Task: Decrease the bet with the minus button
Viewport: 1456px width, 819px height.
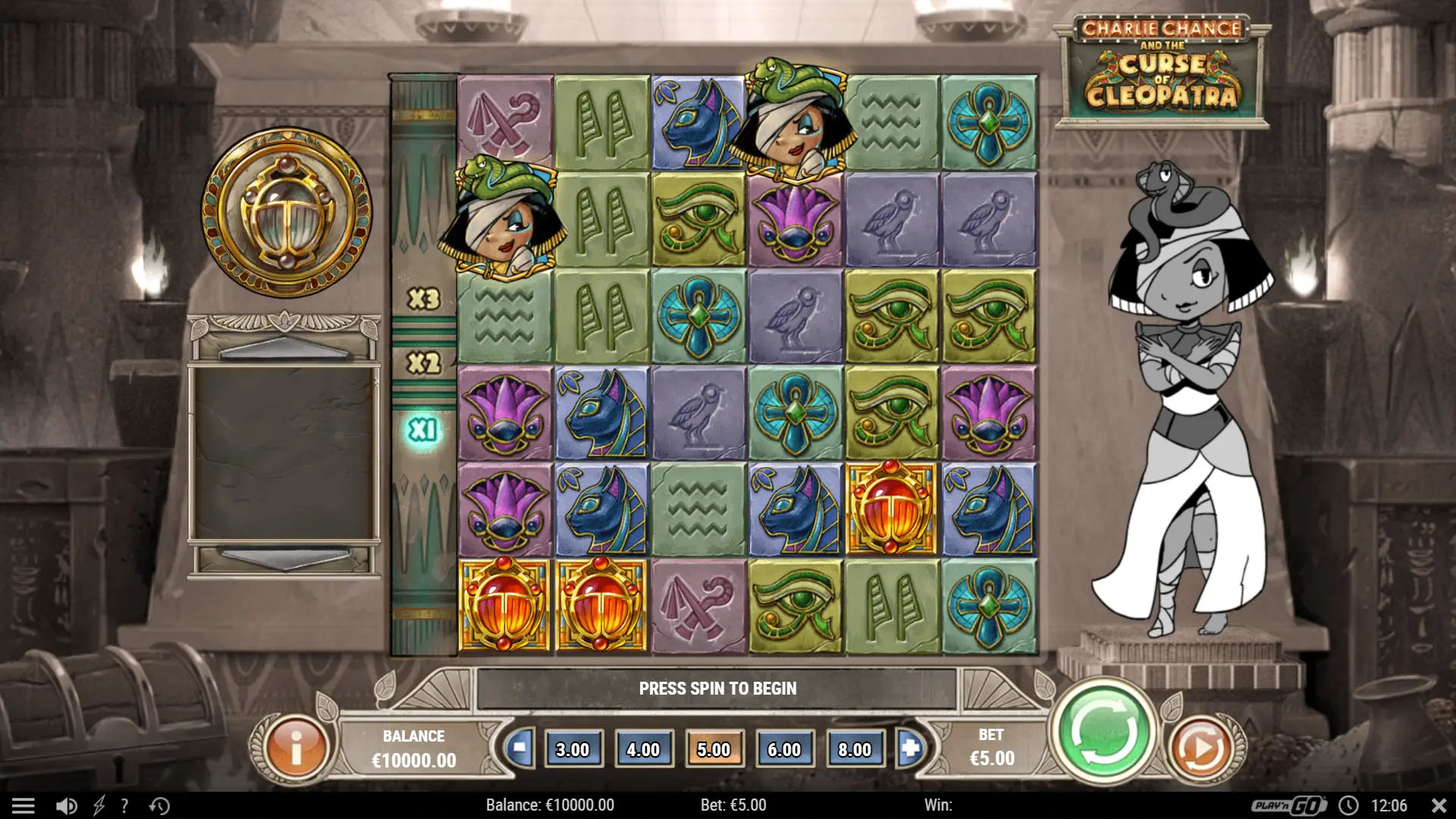Action: pos(519,749)
